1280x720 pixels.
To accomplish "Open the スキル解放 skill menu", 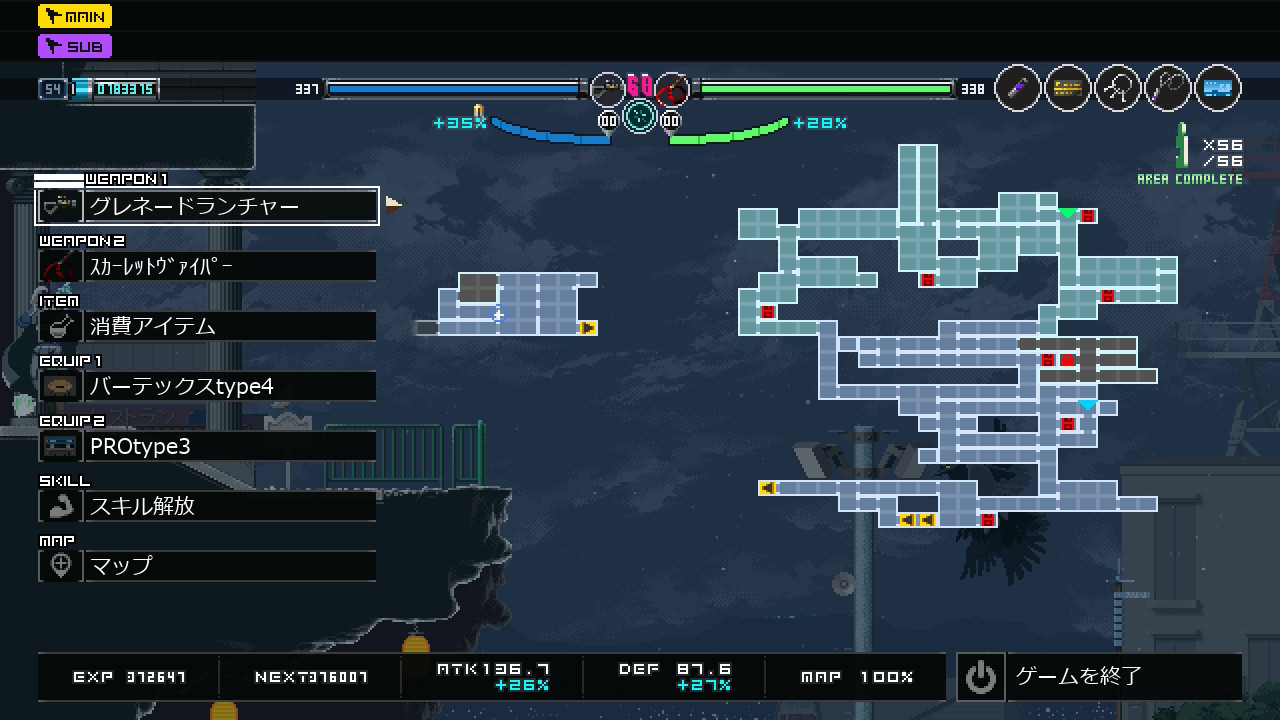I will click(207, 506).
